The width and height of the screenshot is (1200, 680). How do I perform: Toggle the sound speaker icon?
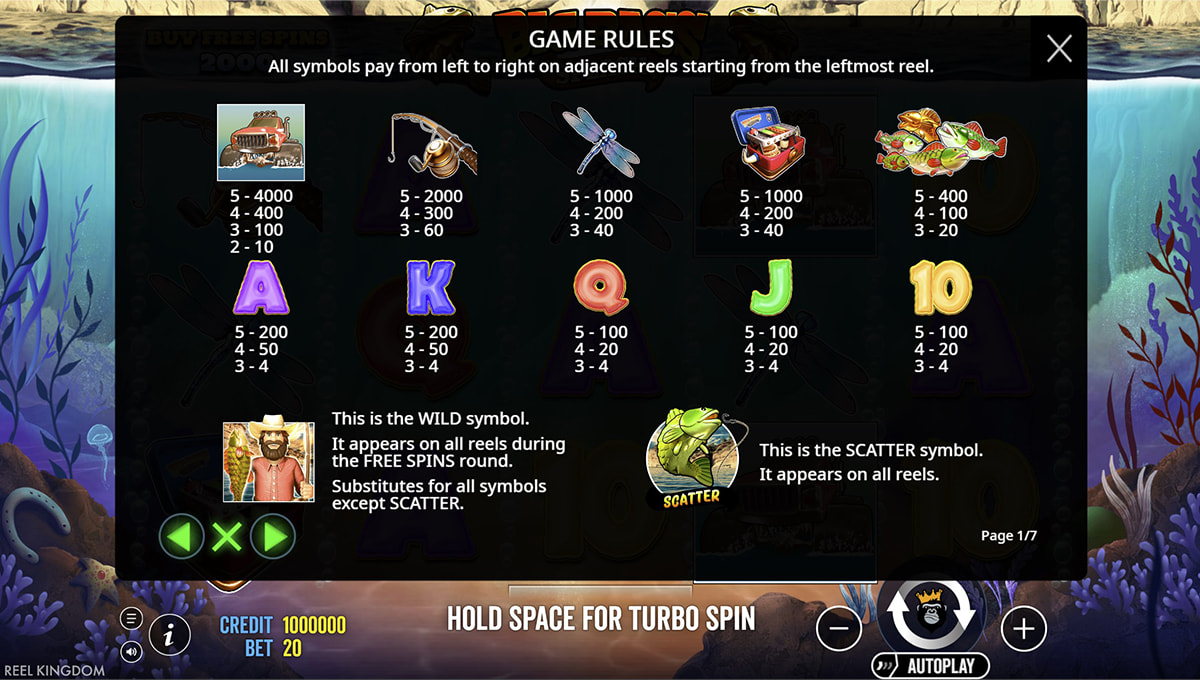pyautogui.click(x=131, y=651)
